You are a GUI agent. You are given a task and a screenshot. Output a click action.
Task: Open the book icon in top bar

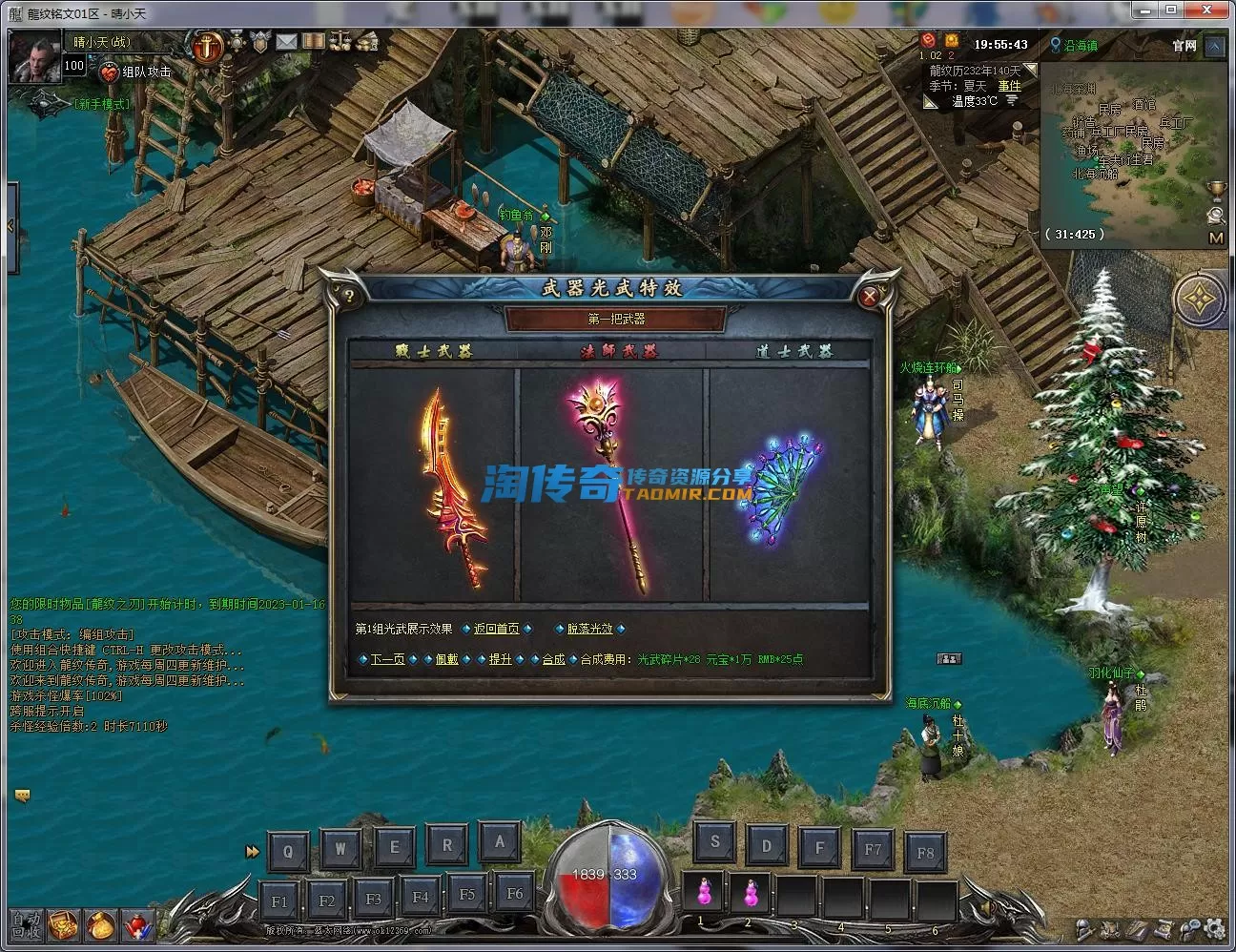click(x=313, y=42)
